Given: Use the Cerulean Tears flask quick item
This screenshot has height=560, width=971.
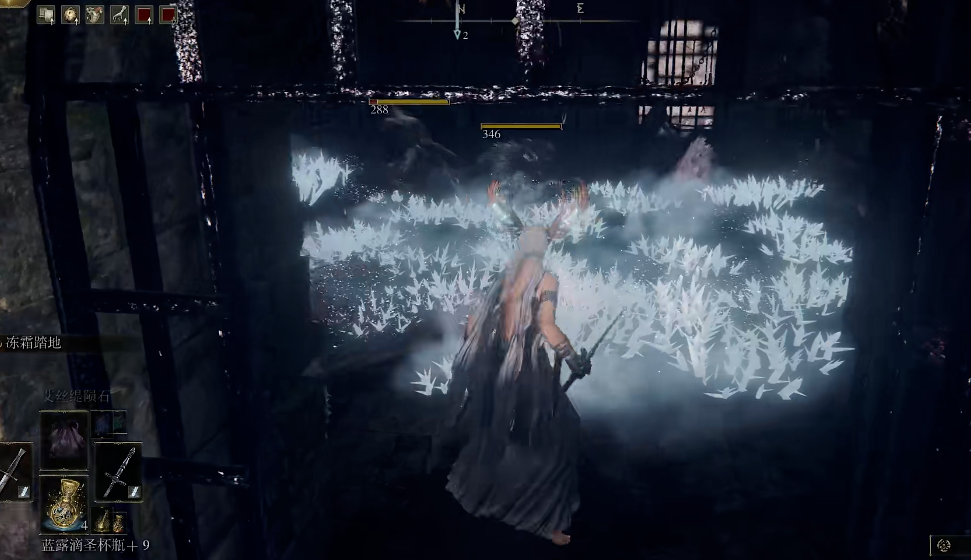Looking at the screenshot, I should pyautogui.click(x=64, y=504).
